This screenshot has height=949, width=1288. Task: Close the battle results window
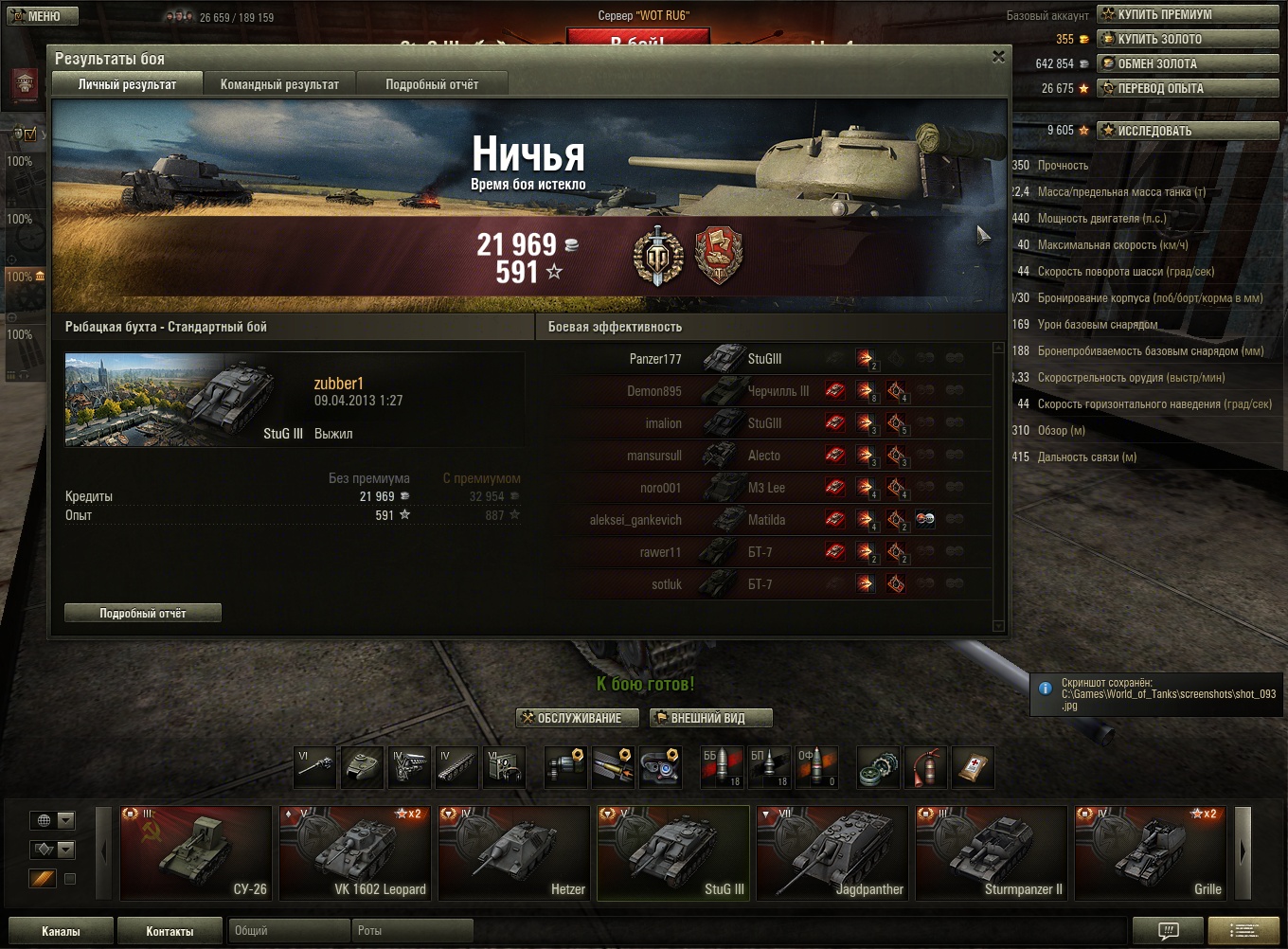point(998,57)
